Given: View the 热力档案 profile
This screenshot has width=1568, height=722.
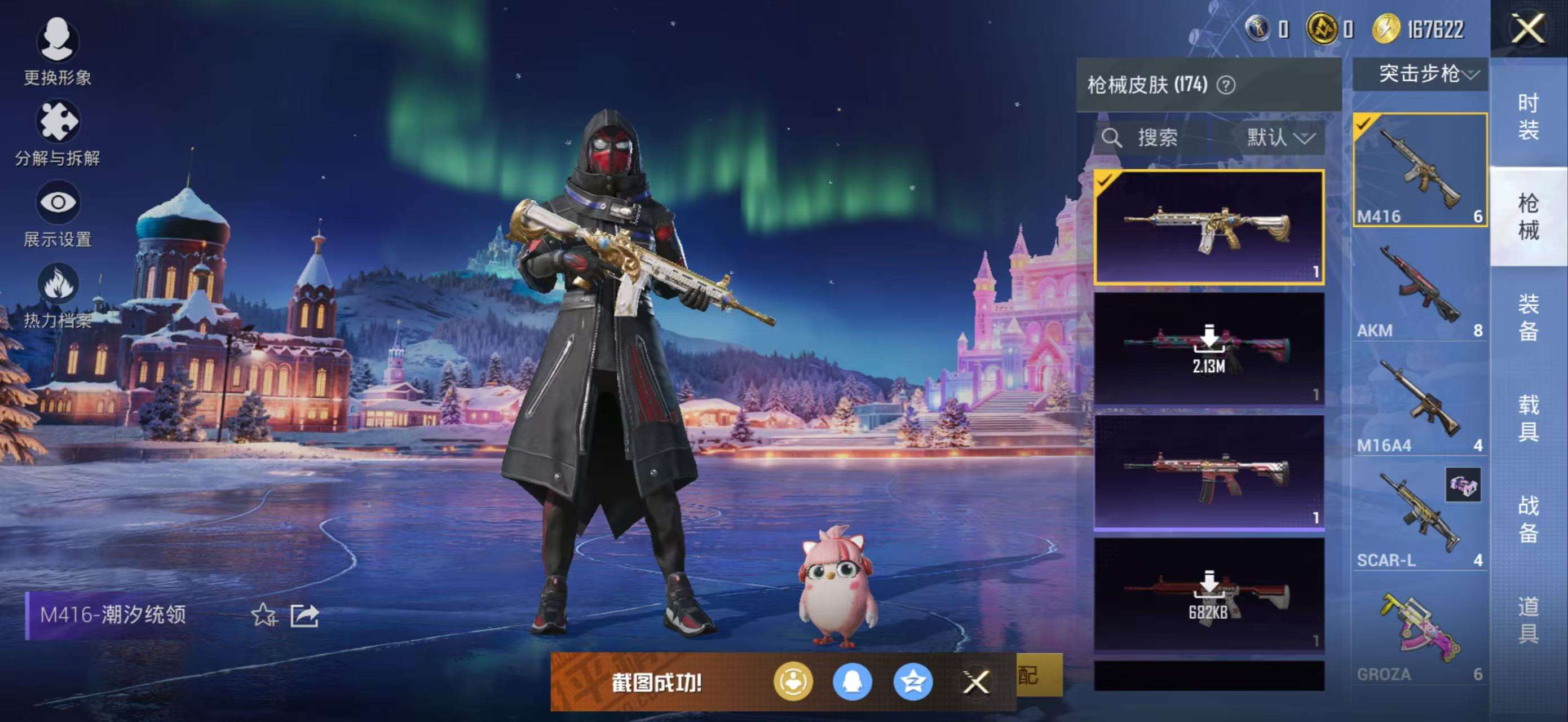Looking at the screenshot, I should point(58,292).
